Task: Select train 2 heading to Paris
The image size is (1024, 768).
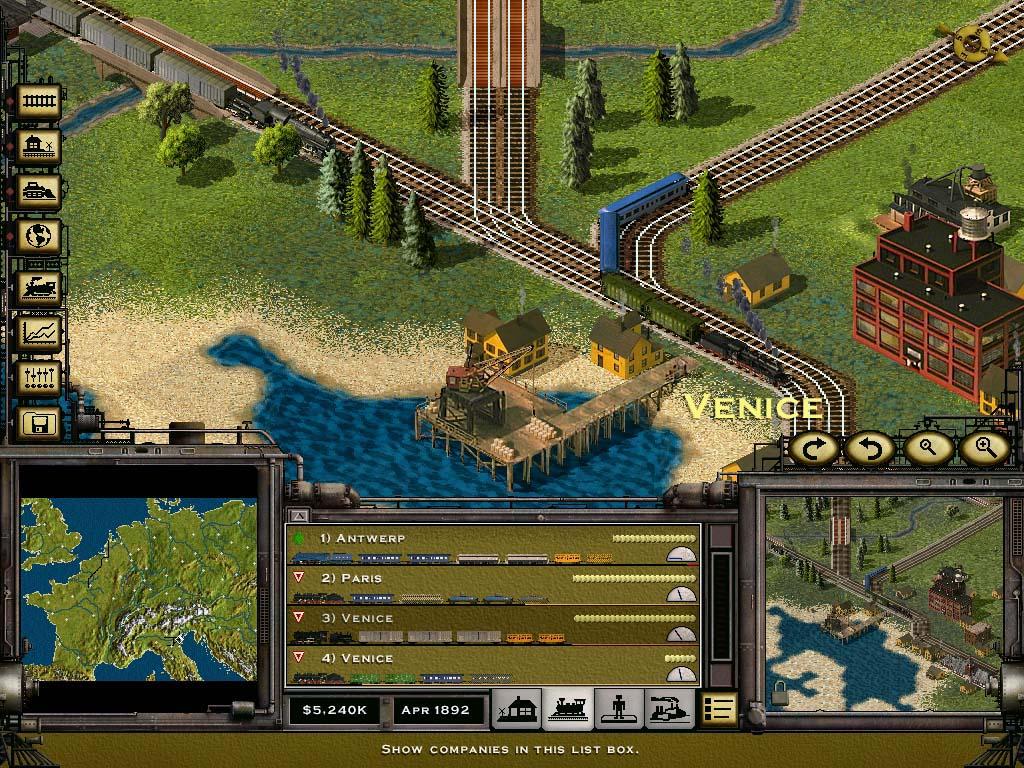Action: 492,586
